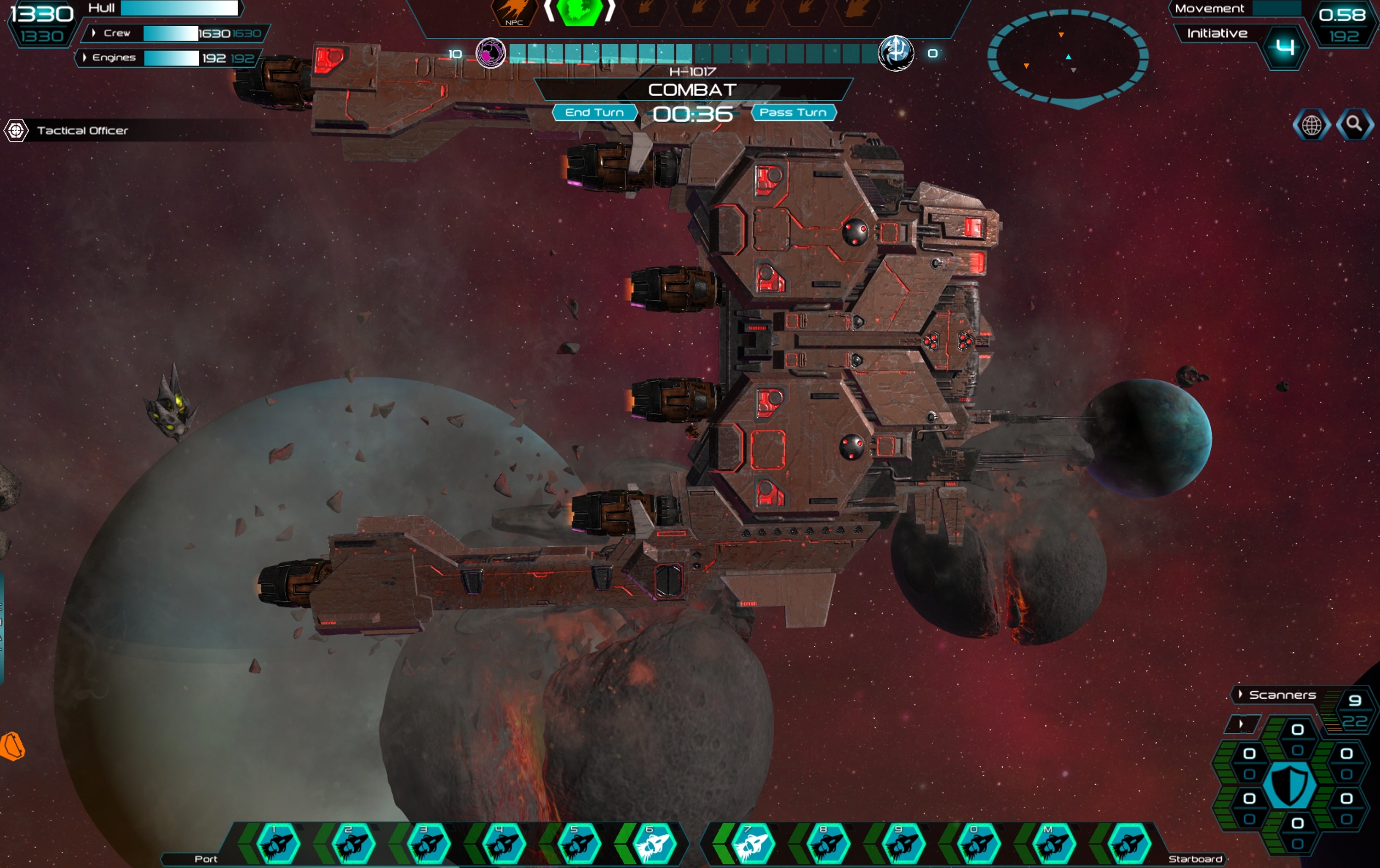
Task: Select port weapon slot 3
Action: click(429, 844)
